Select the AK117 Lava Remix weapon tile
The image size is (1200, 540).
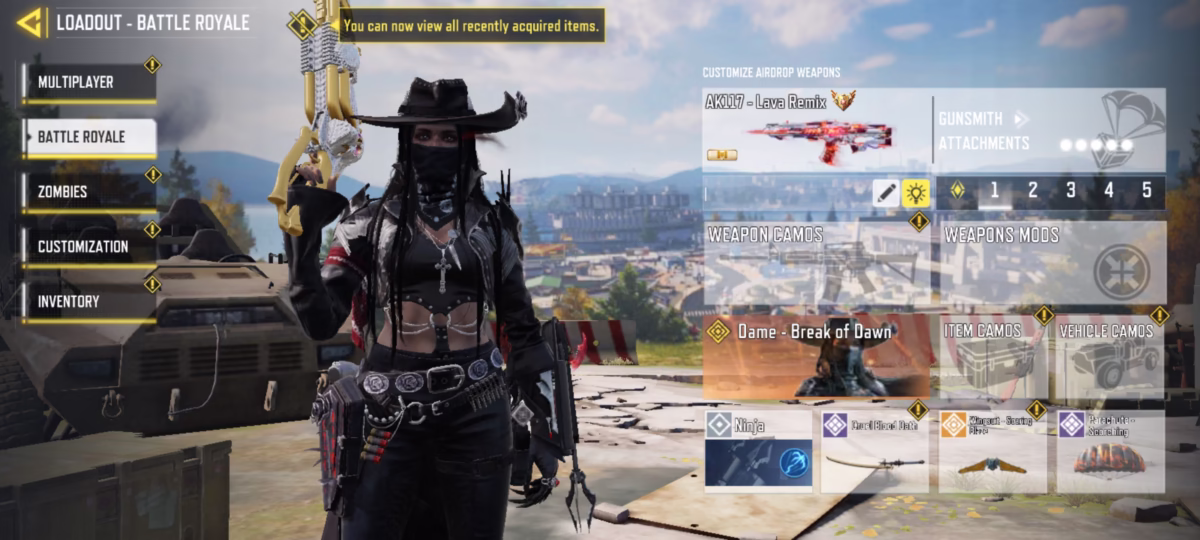click(815, 130)
